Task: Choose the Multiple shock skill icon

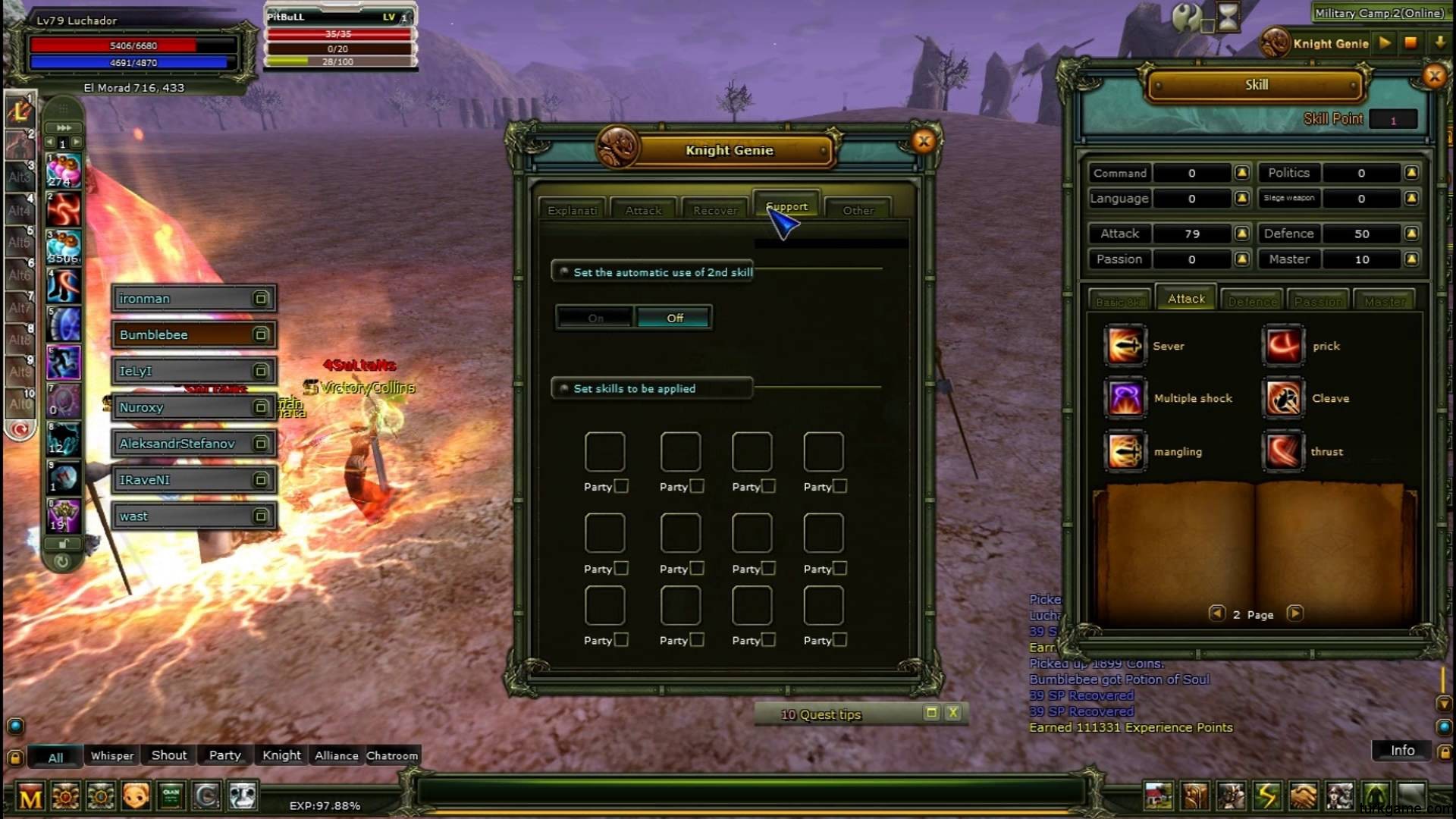Action: (x=1125, y=398)
